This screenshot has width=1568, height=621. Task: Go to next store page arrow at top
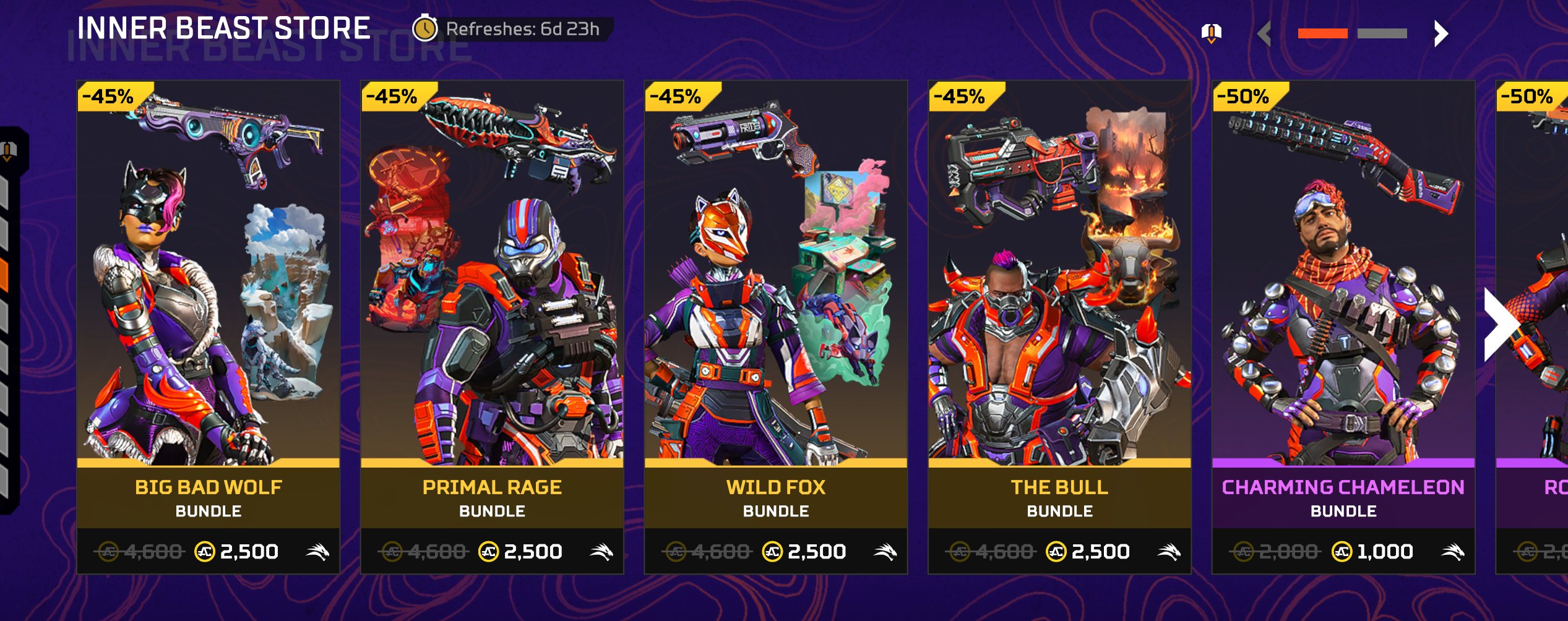[1441, 33]
